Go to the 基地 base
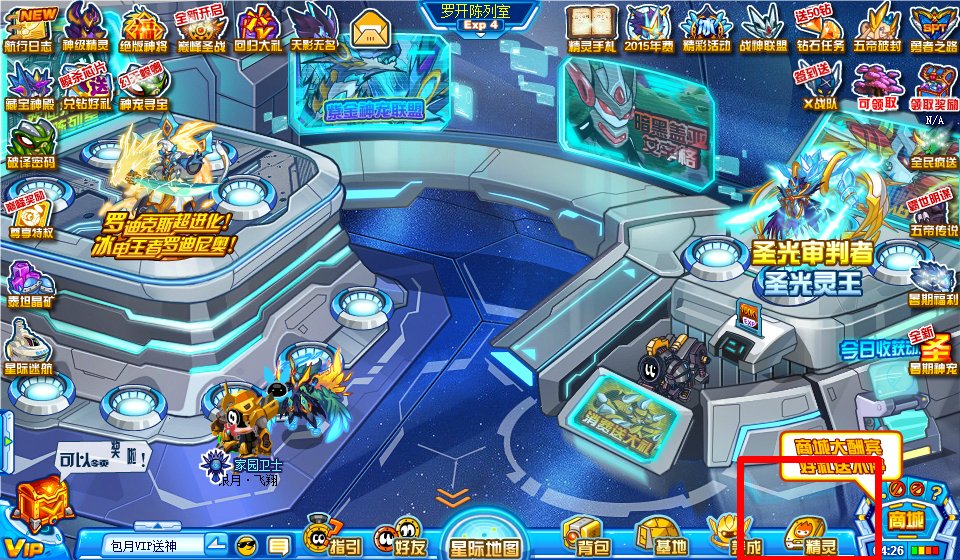The height and width of the screenshot is (560, 960). click(x=662, y=537)
